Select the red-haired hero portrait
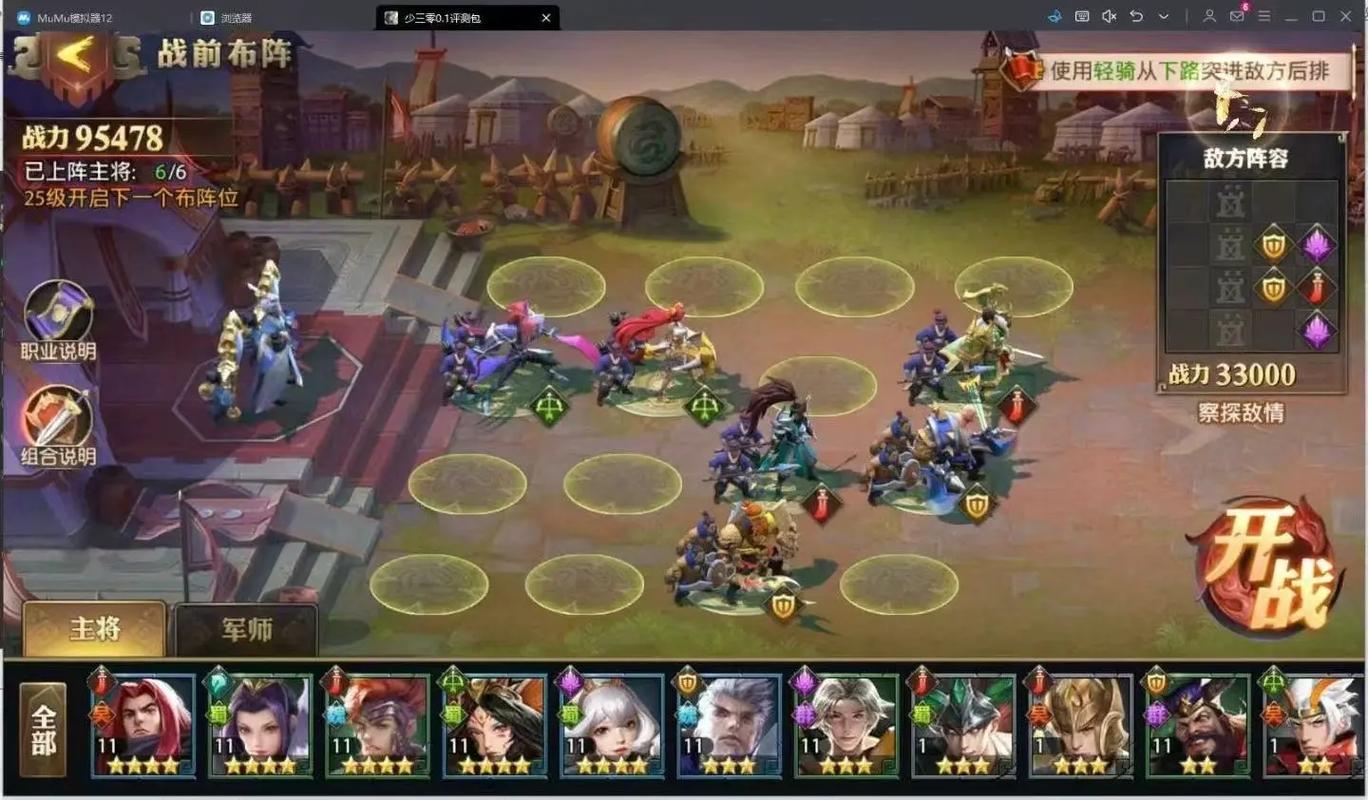 (143, 724)
